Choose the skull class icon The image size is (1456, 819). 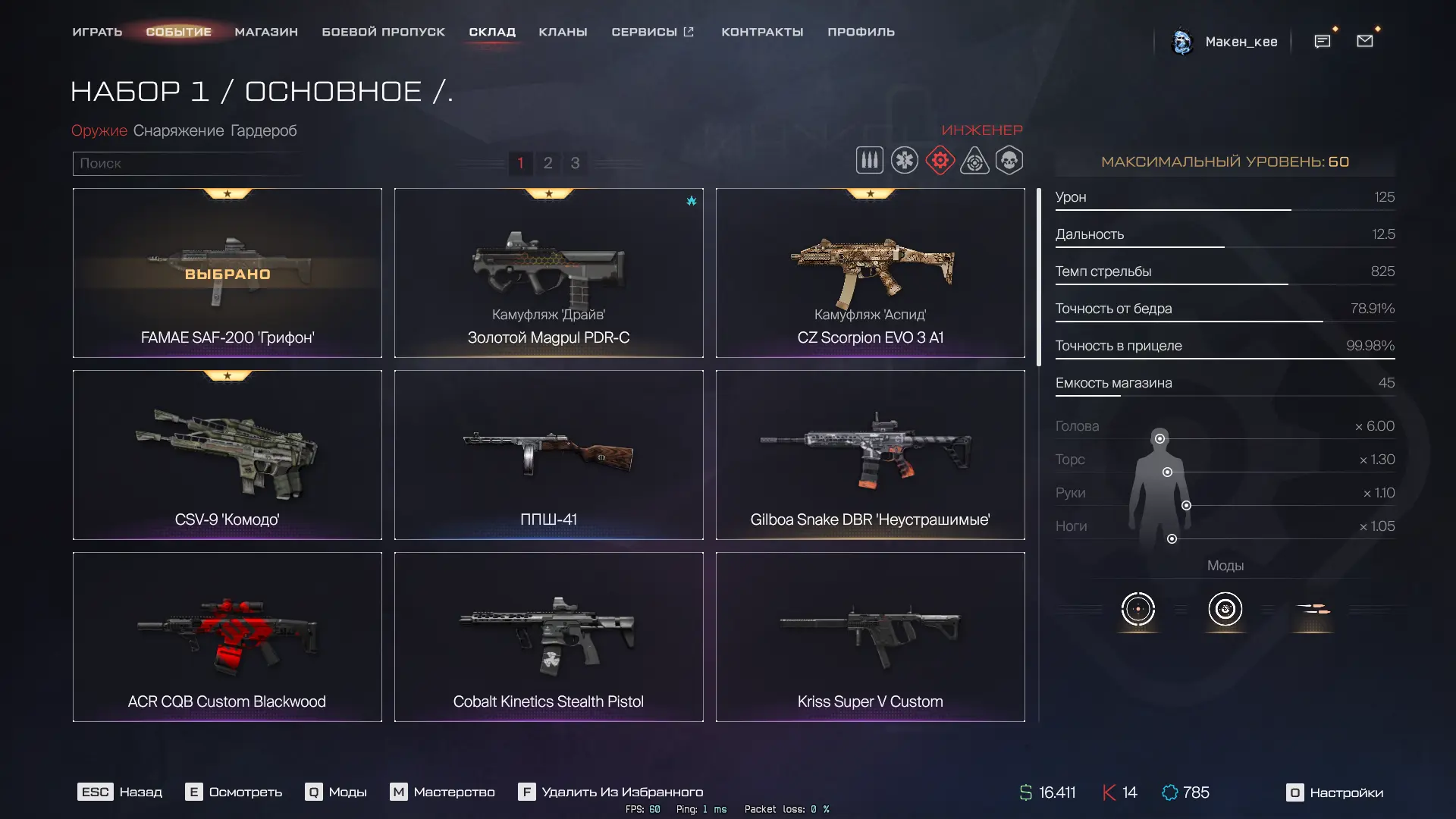1009,161
